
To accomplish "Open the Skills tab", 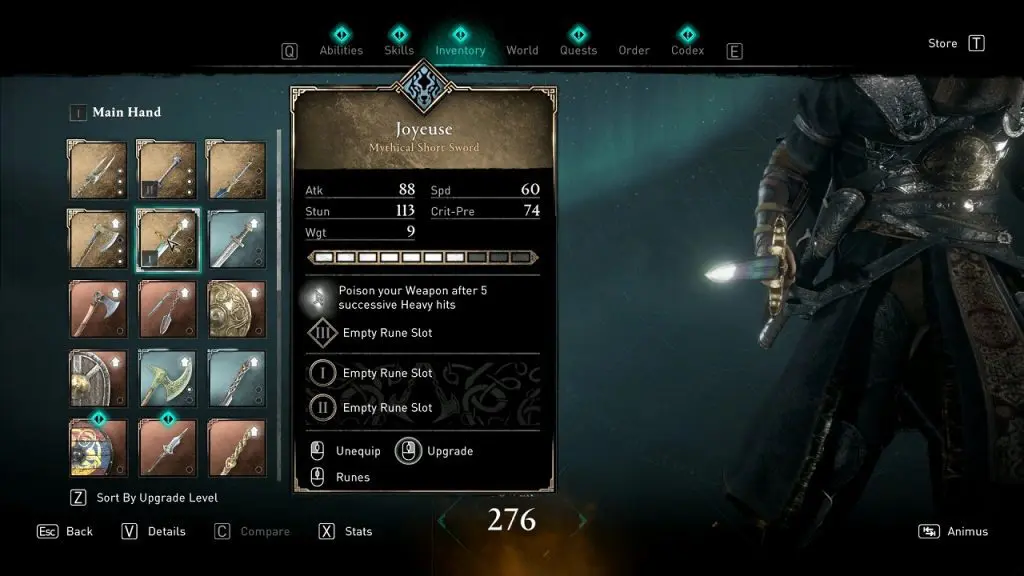I will point(399,50).
